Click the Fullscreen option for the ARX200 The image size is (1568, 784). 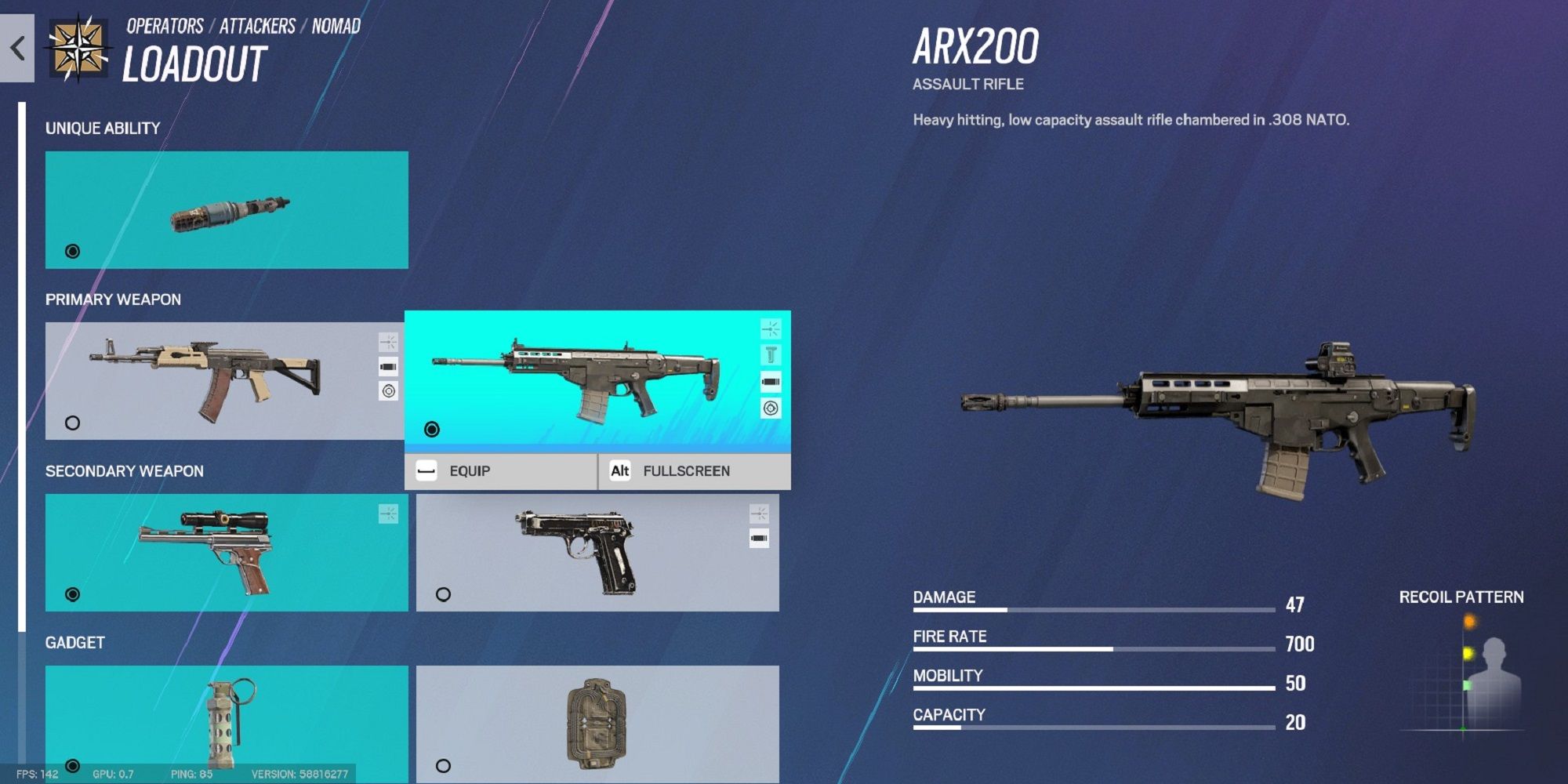pyautogui.click(x=686, y=470)
